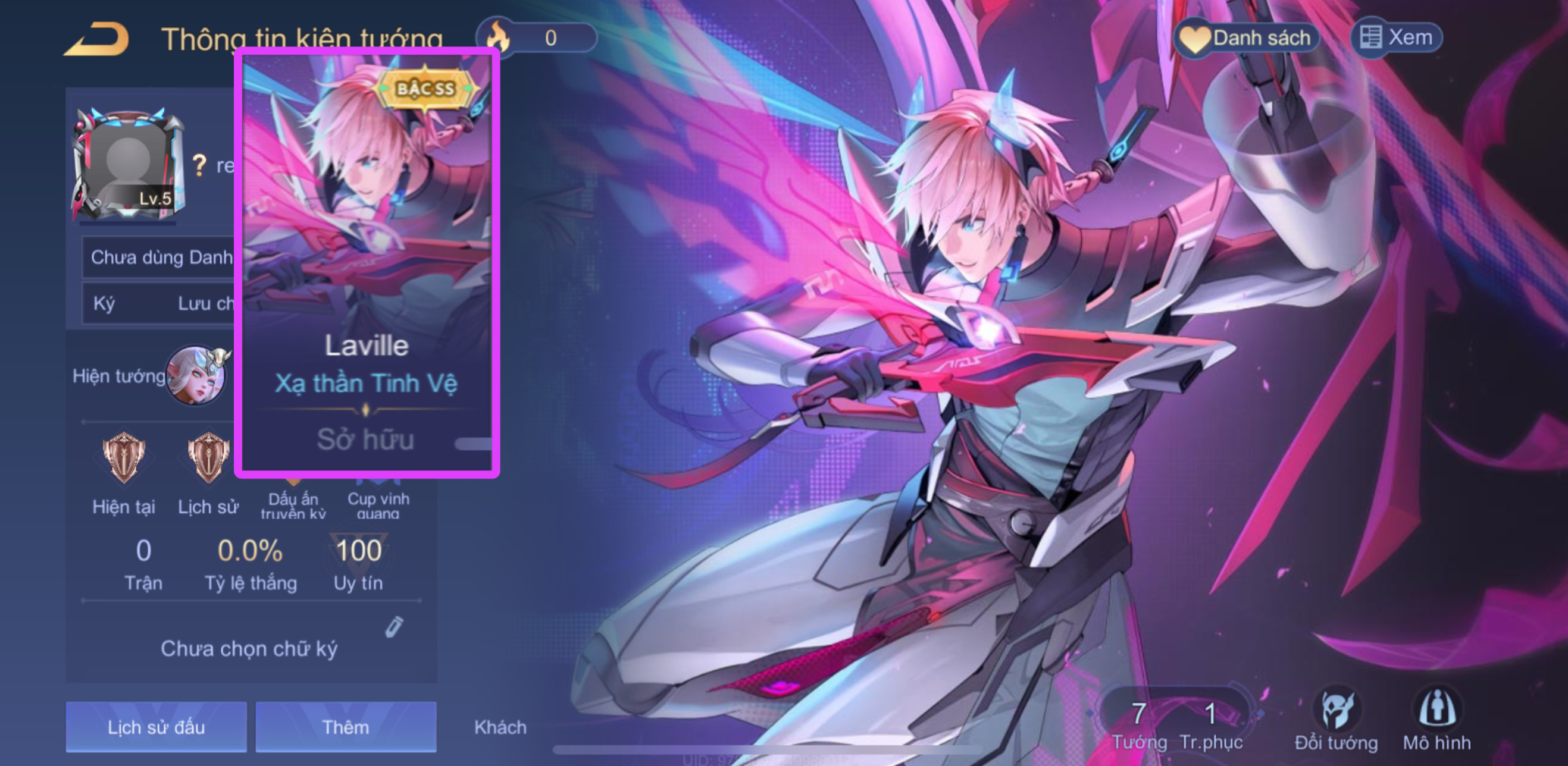The height and width of the screenshot is (766, 1568).
Task: View the Lịch sử rank badge
Action: [208, 457]
